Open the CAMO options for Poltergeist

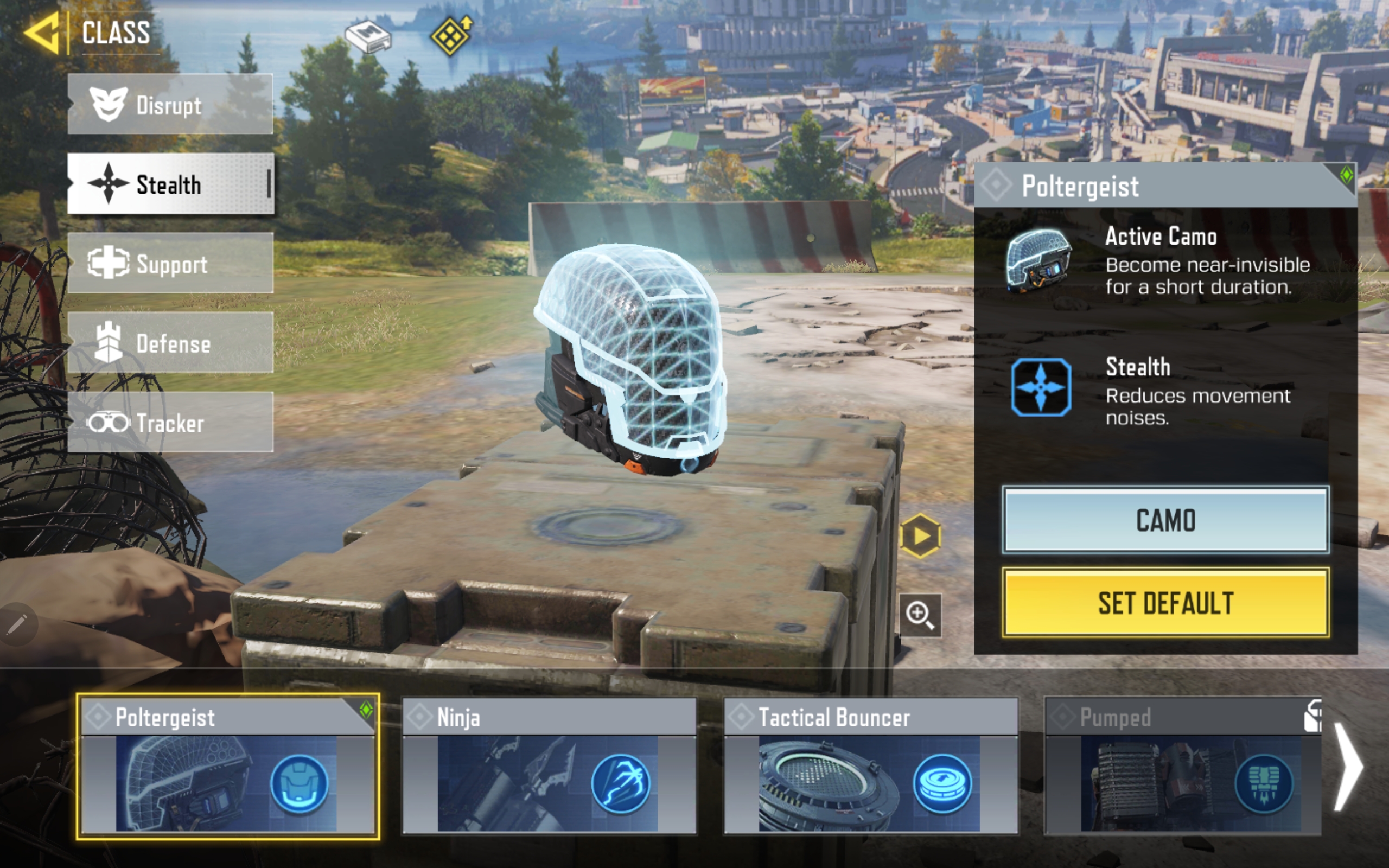(x=1165, y=520)
